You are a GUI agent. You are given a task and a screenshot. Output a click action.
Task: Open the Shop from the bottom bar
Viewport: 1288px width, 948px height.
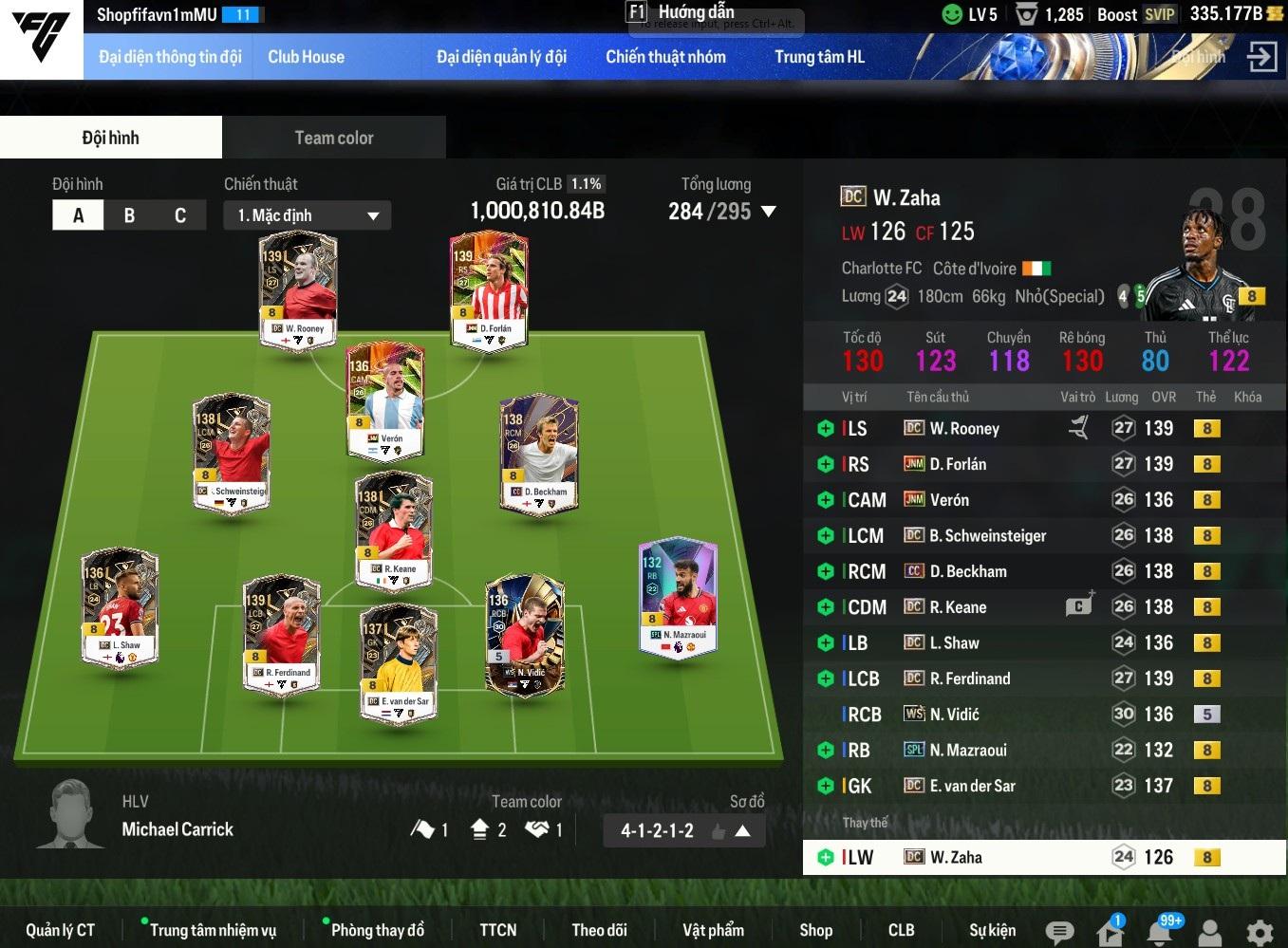pos(815,930)
